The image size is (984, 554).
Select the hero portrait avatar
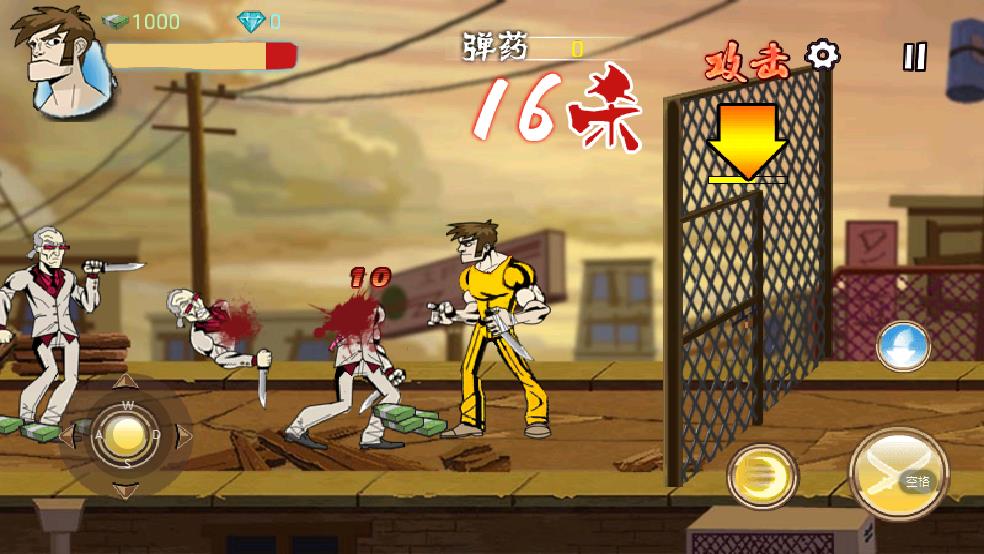[x=55, y=58]
